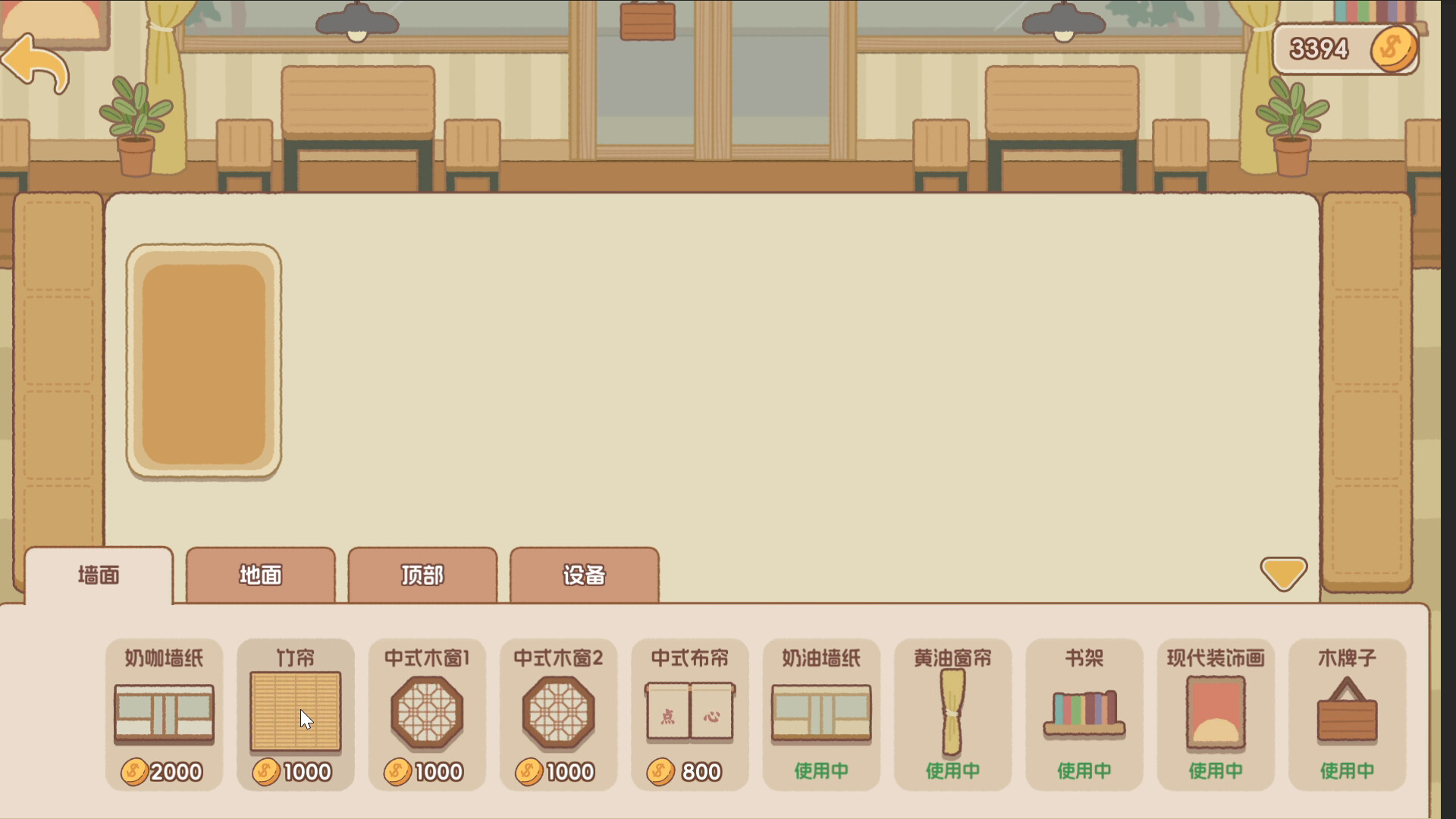Select the 奶咖墙纸 wallpaper item
Screen dimensions: 1456x819
[163, 713]
